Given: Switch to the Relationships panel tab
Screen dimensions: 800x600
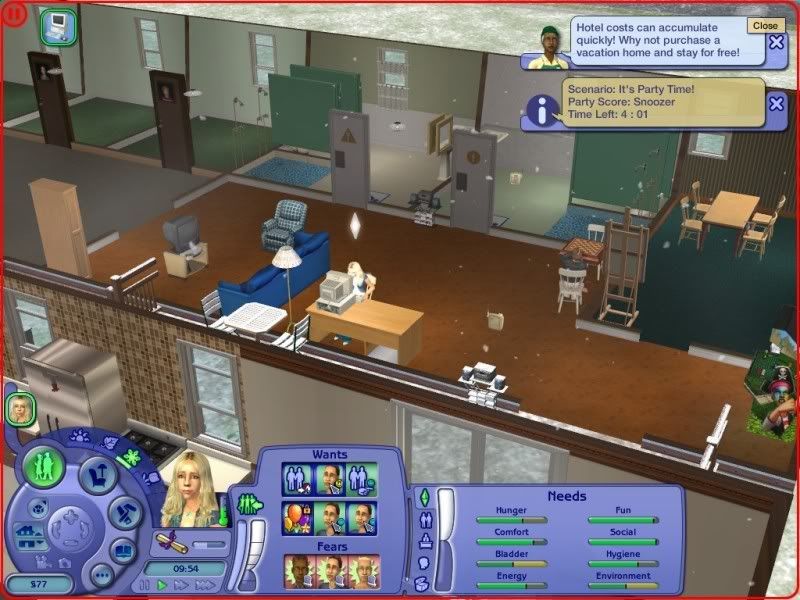Looking at the screenshot, I should click(x=425, y=519).
